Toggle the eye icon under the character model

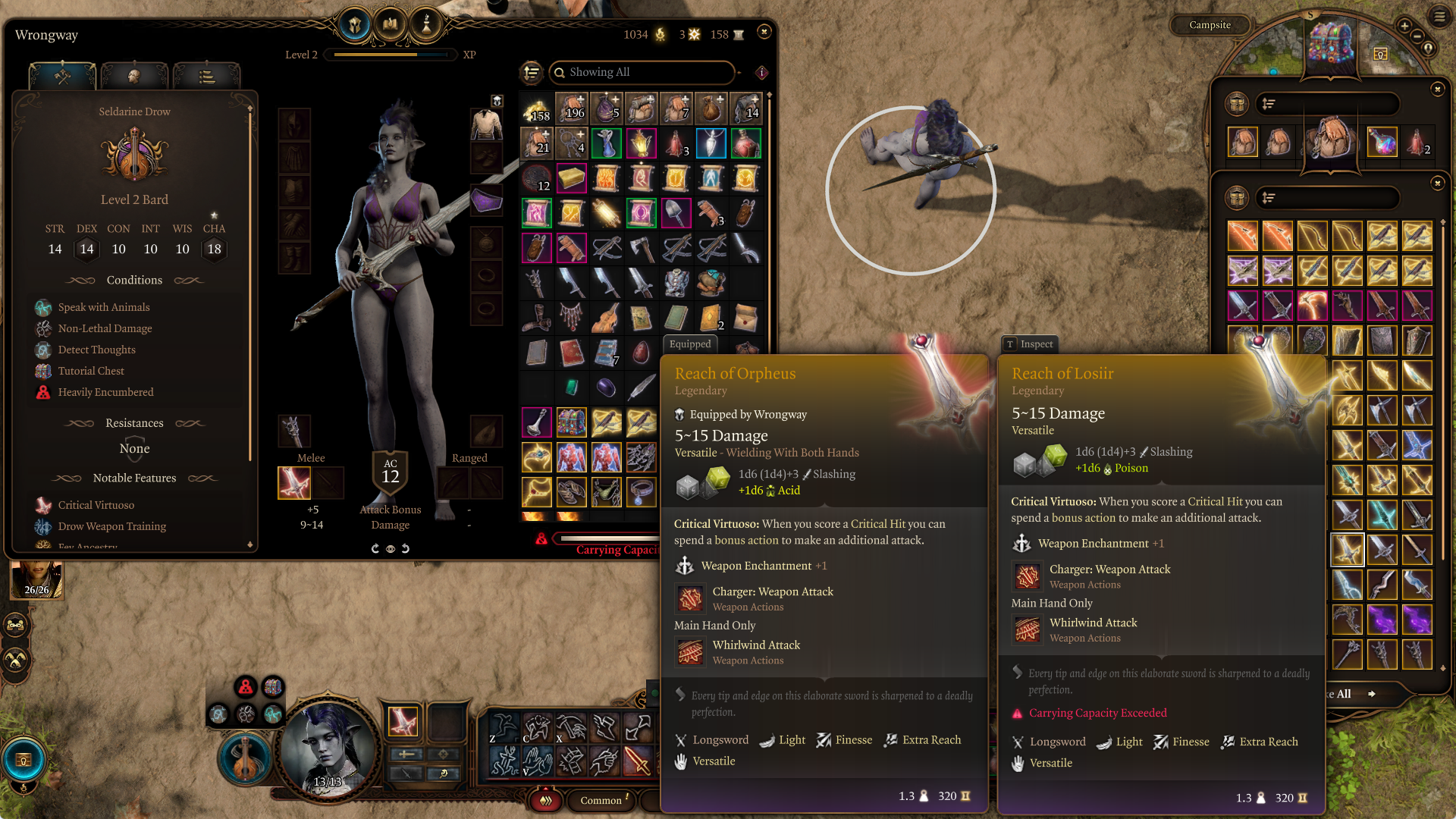click(391, 548)
